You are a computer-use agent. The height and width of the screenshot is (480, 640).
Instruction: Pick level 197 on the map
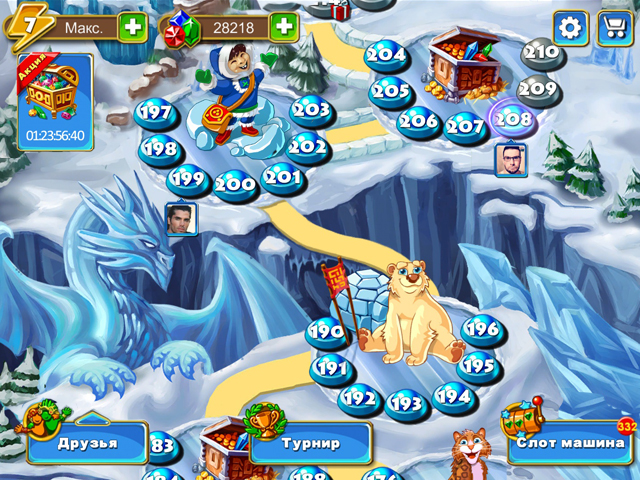click(154, 113)
